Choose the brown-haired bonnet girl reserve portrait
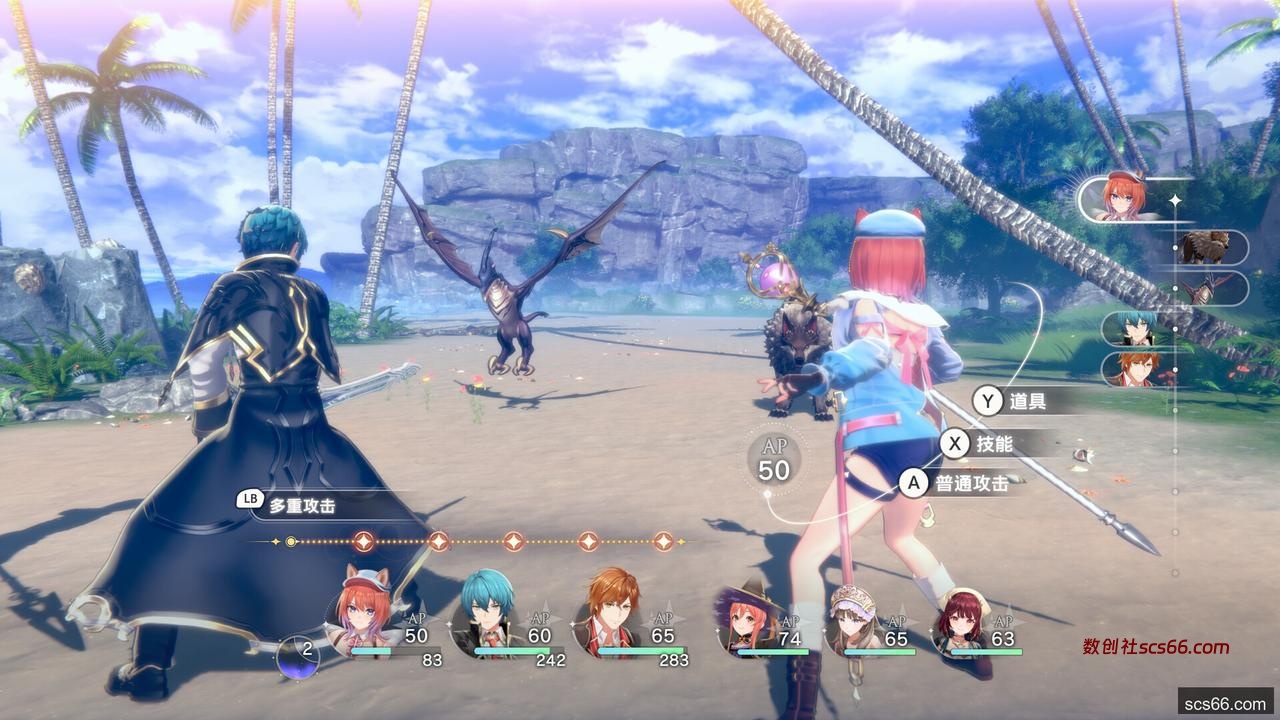 click(x=853, y=622)
